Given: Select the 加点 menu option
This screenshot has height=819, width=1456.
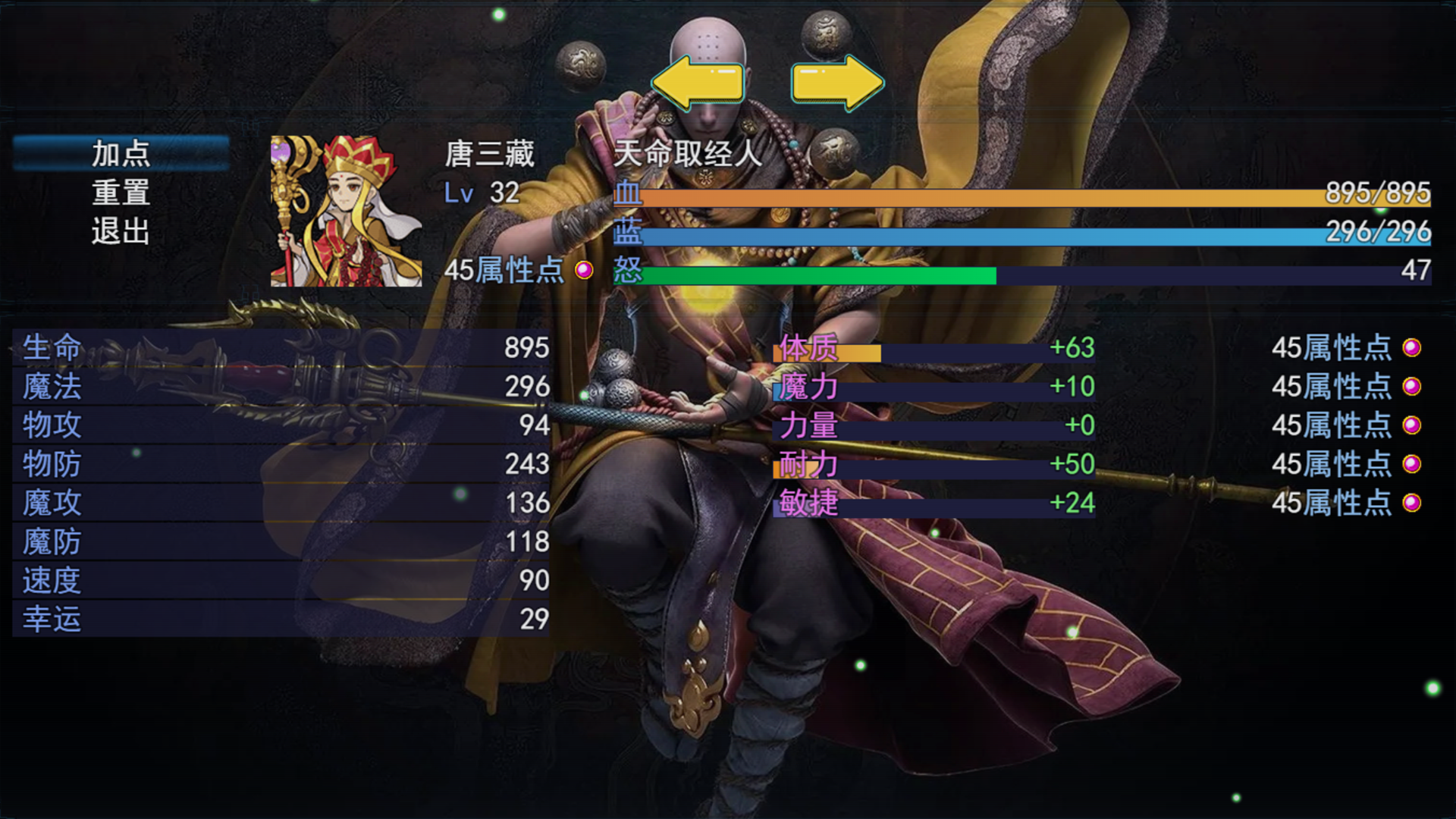Looking at the screenshot, I should click(121, 154).
